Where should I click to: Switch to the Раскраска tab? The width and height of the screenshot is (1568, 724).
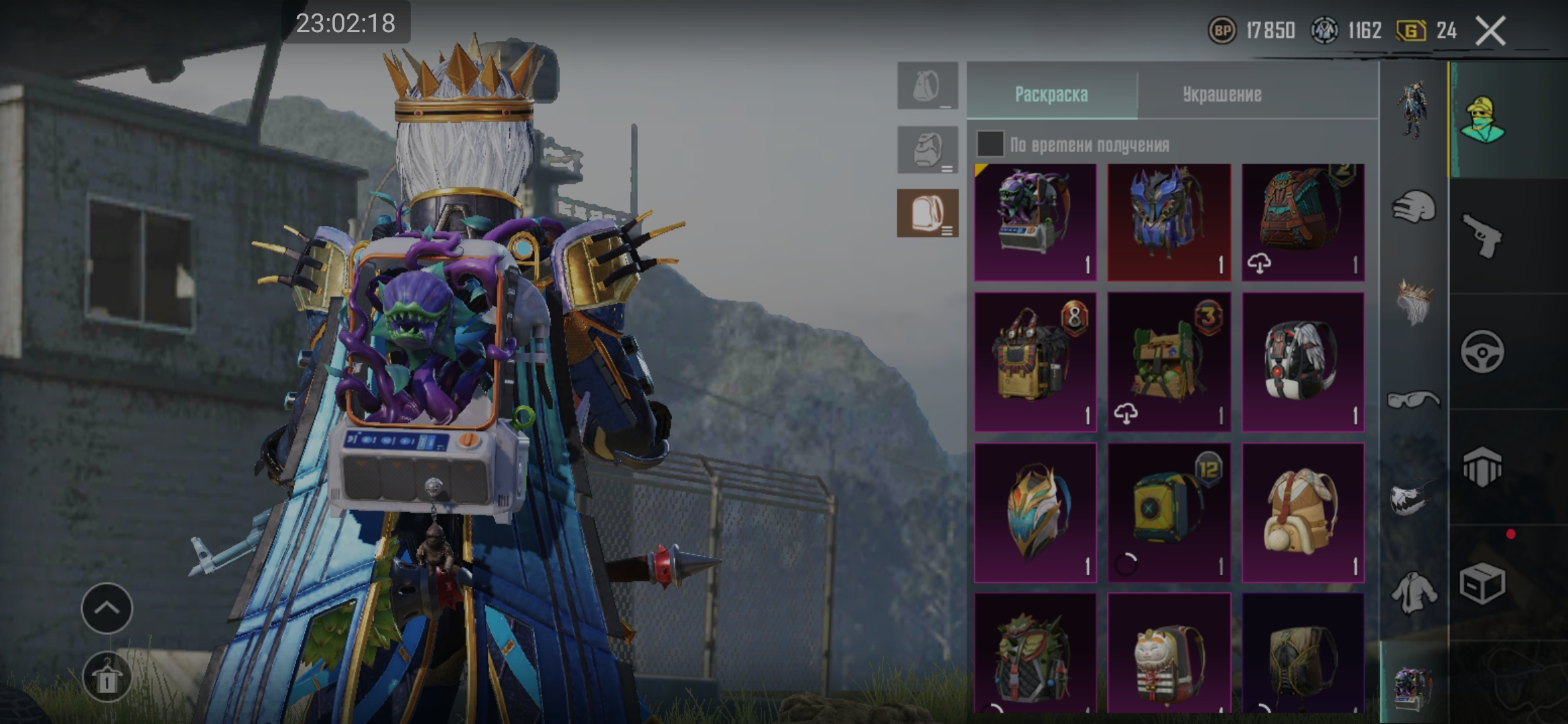(1051, 95)
